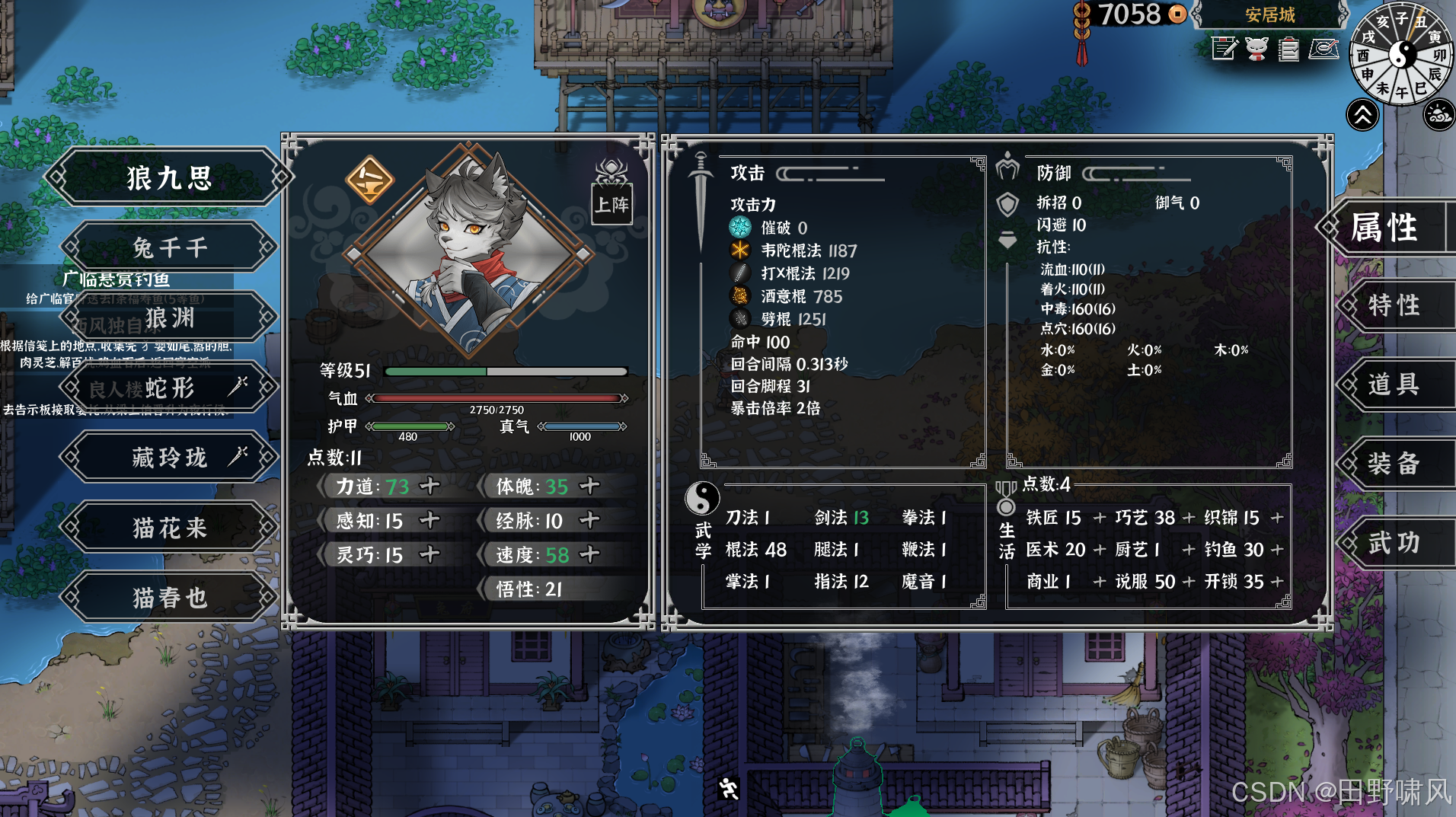This screenshot has height=817, width=1456.
Task: Show the 装备 equipment tab
Action: click(1394, 463)
